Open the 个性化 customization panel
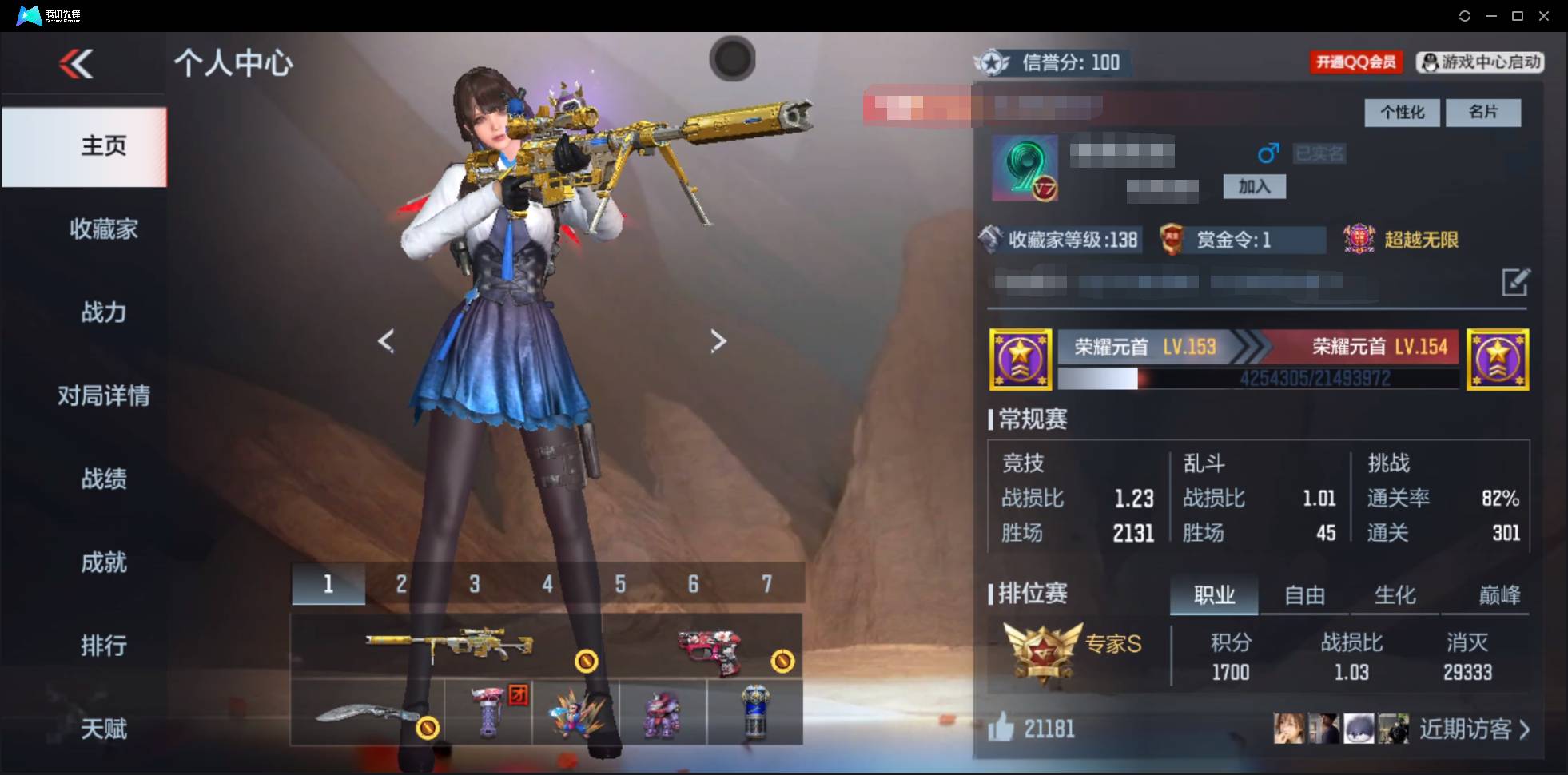The width and height of the screenshot is (1568, 775). tap(1402, 113)
